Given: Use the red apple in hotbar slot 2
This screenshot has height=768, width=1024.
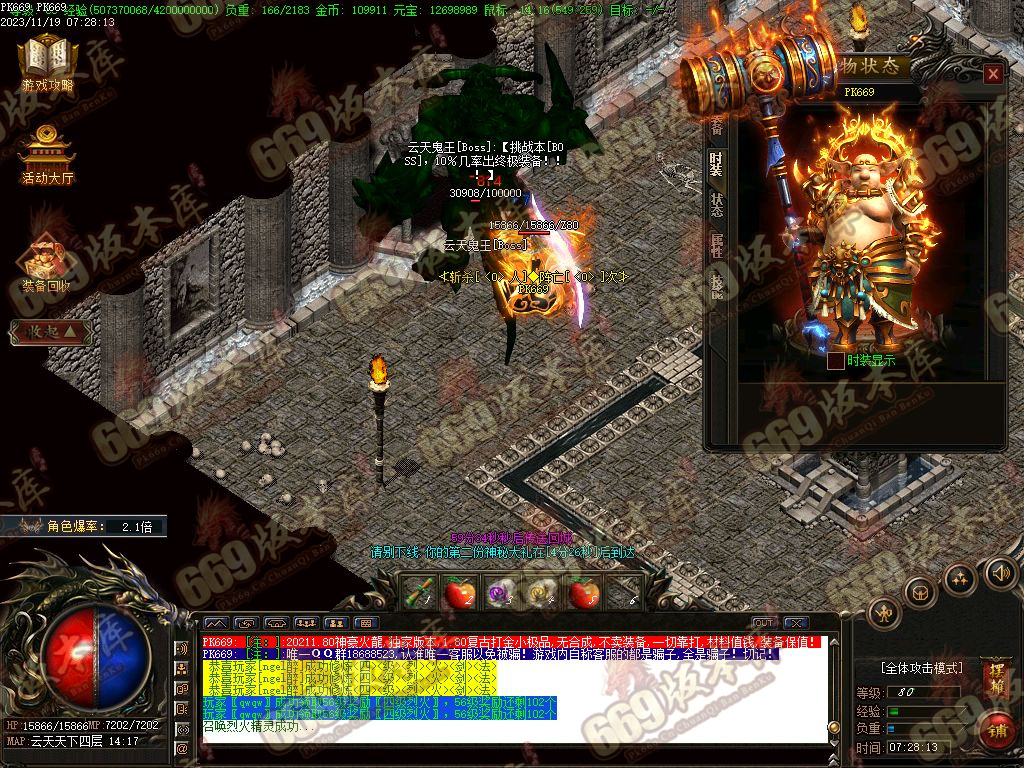Looking at the screenshot, I should click(459, 594).
